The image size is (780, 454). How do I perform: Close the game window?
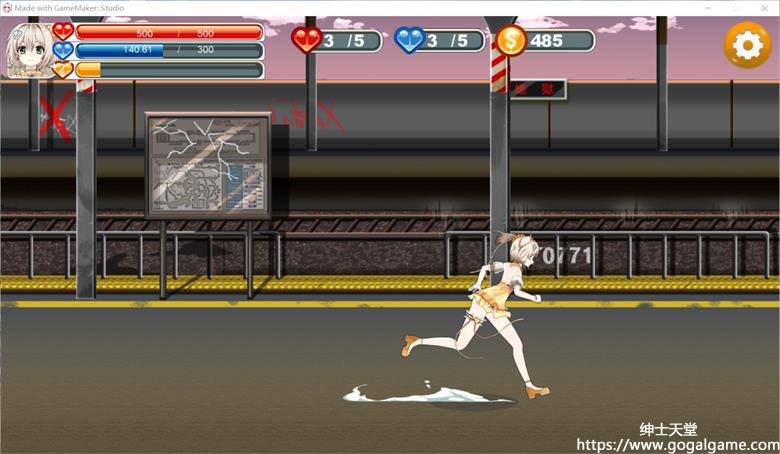click(x=767, y=7)
